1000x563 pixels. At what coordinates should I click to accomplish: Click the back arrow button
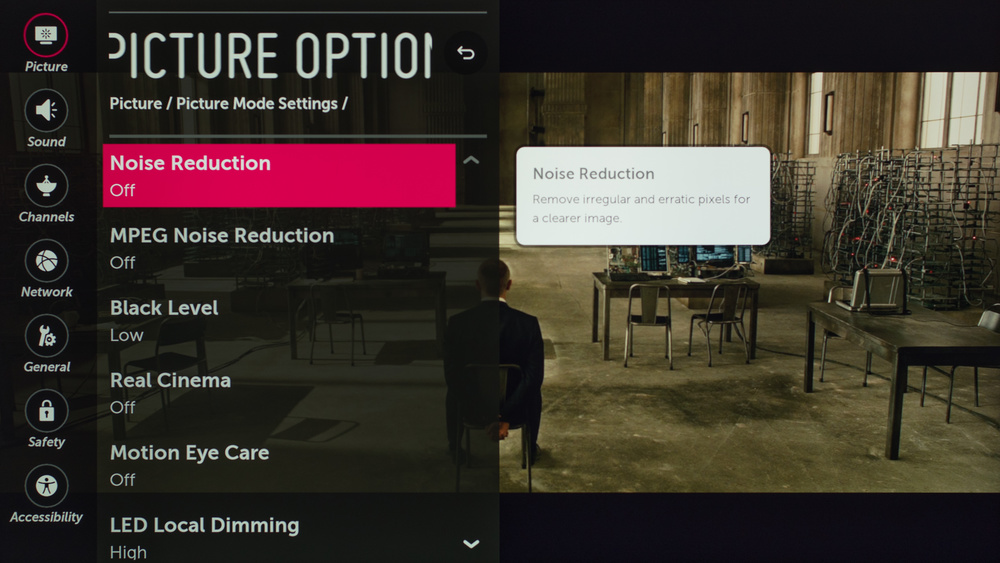pyautogui.click(x=466, y=53)
